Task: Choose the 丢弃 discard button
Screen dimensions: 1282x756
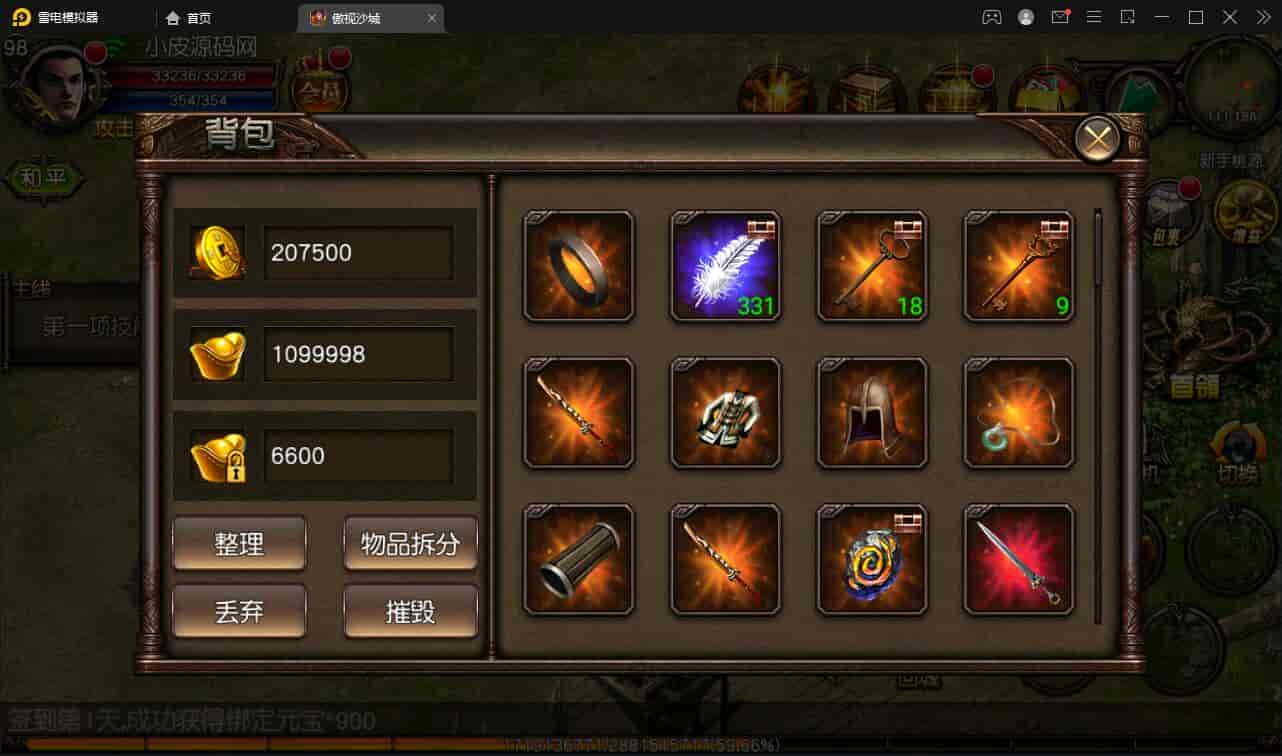Action: (239, 610)
